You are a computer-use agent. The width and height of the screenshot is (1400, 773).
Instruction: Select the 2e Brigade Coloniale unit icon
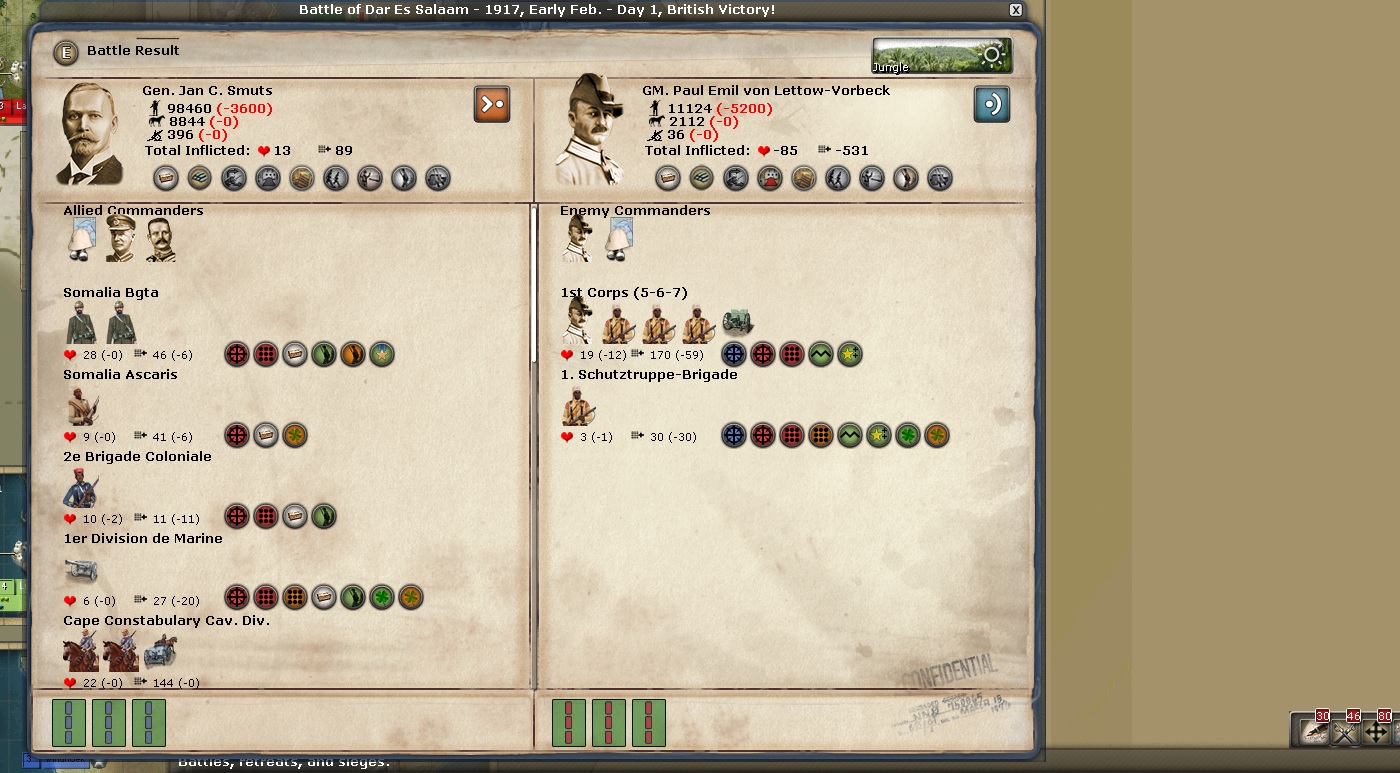[x=81, y=489]
